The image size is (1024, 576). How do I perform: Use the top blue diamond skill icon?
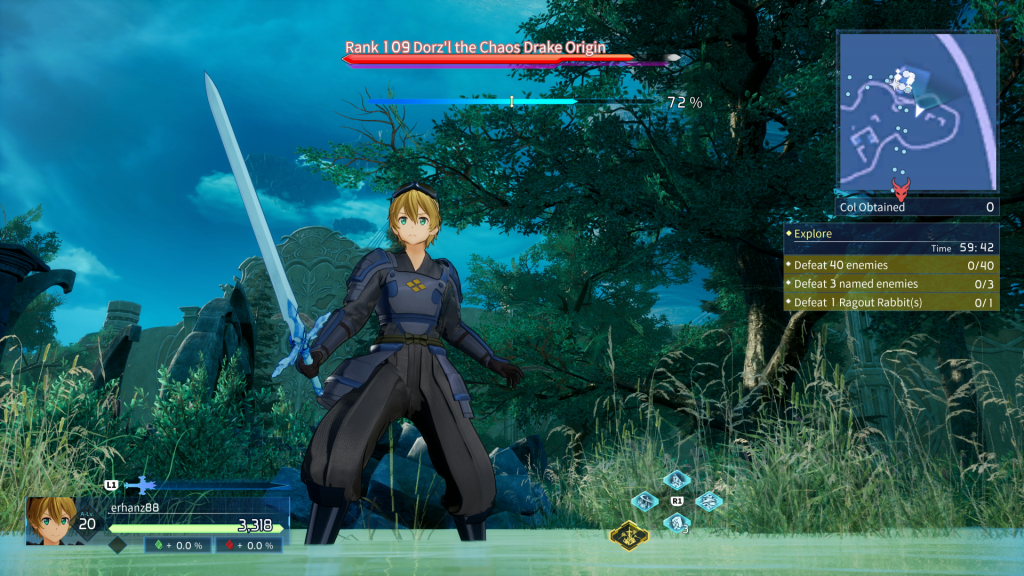coord(677,479)
